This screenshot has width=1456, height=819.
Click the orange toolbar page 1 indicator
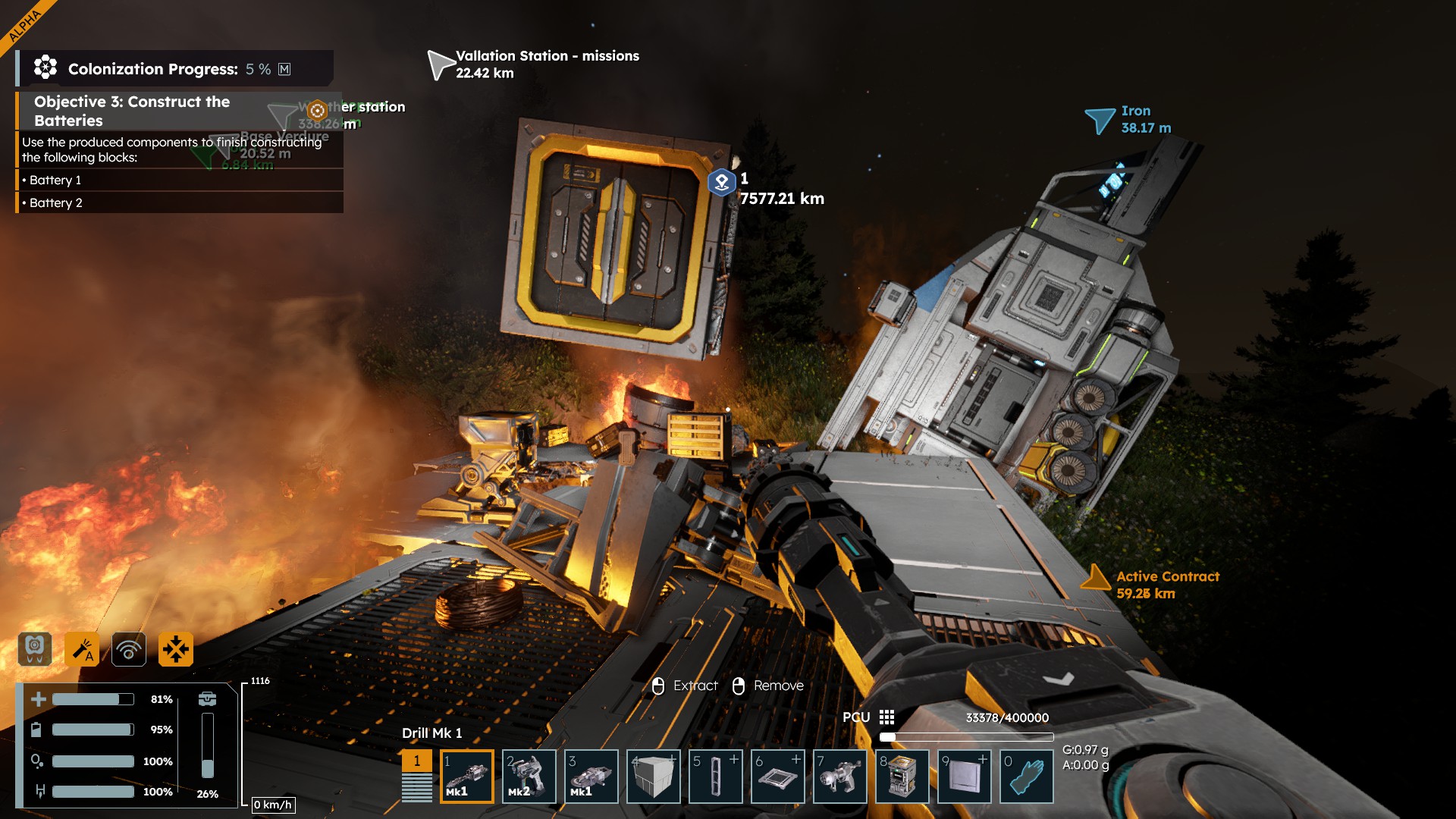(416, 761)
